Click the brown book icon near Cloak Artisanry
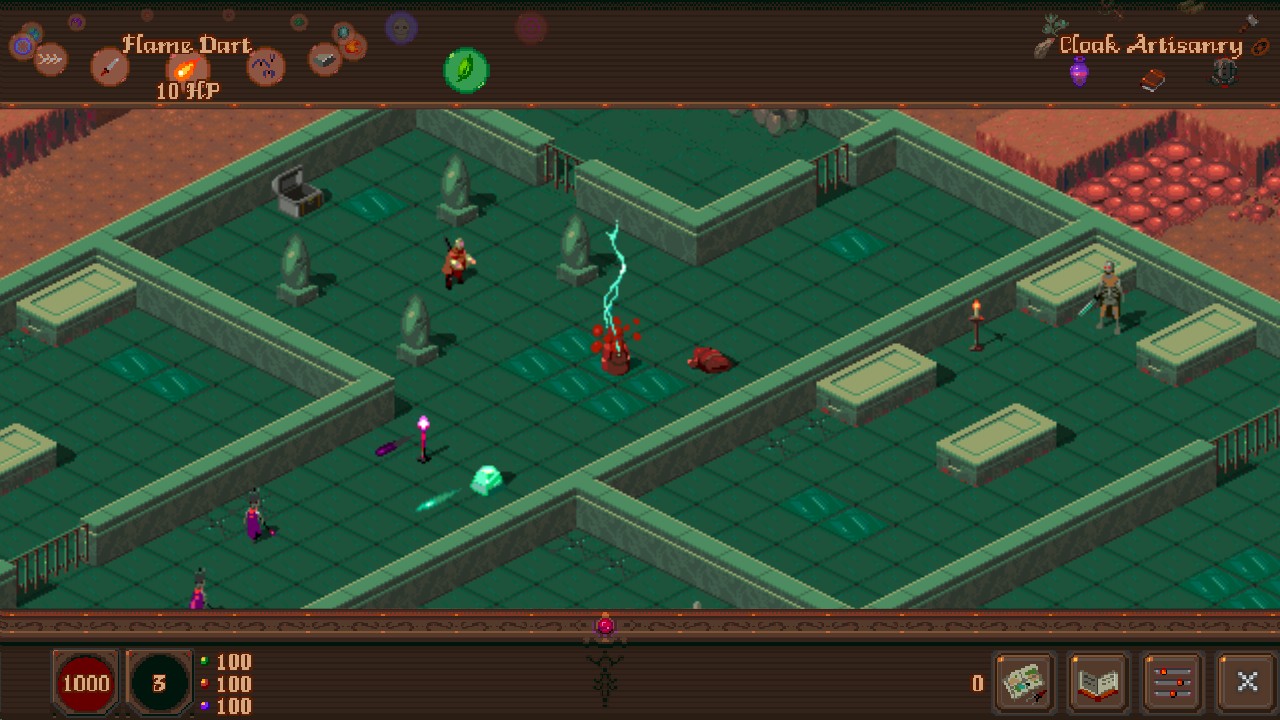The width and height of the screenshot is (1280, 720). click(x=1152, y=80)
